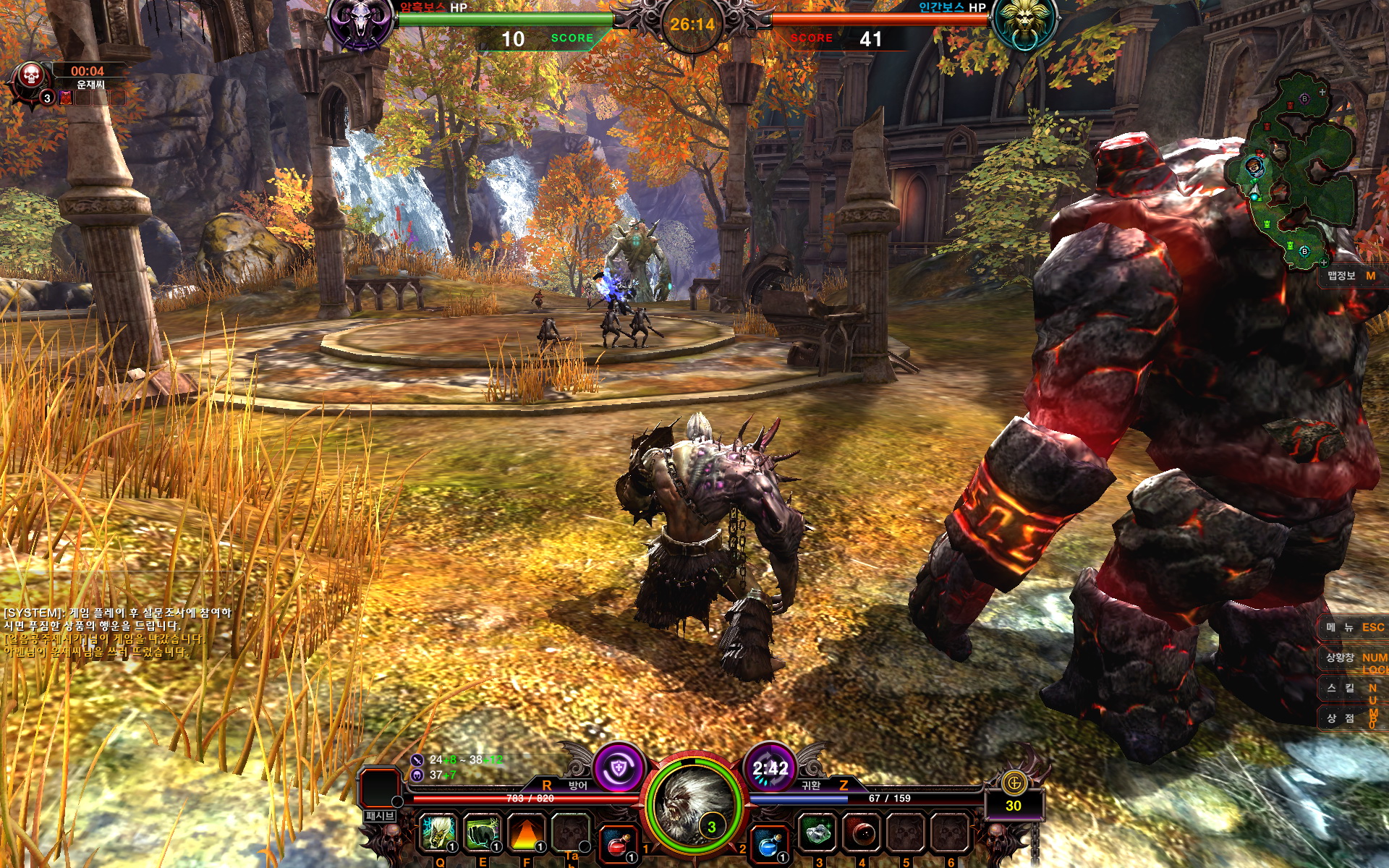
Task: Select the 패시브 passive skill slot
Action: 381,788
